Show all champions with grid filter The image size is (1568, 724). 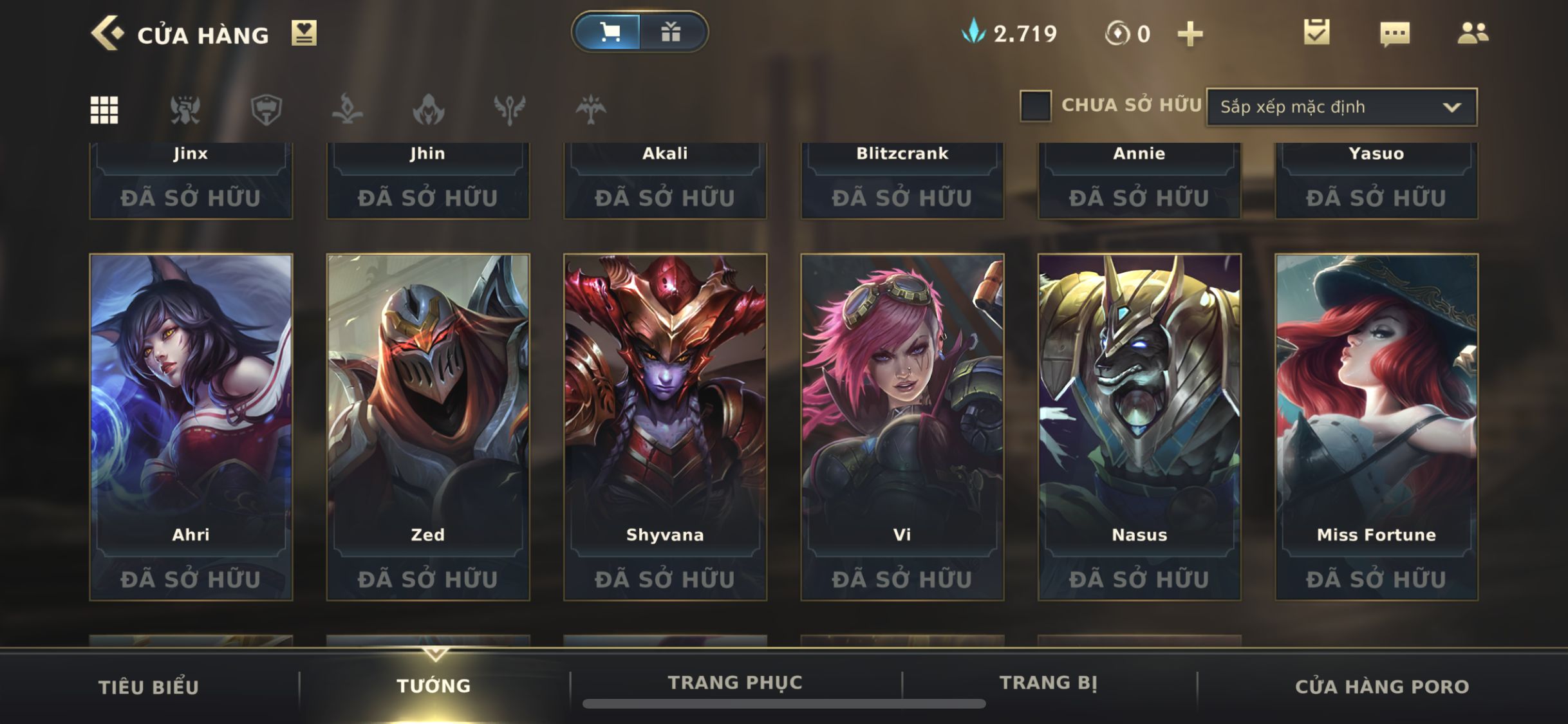[104, 110]
